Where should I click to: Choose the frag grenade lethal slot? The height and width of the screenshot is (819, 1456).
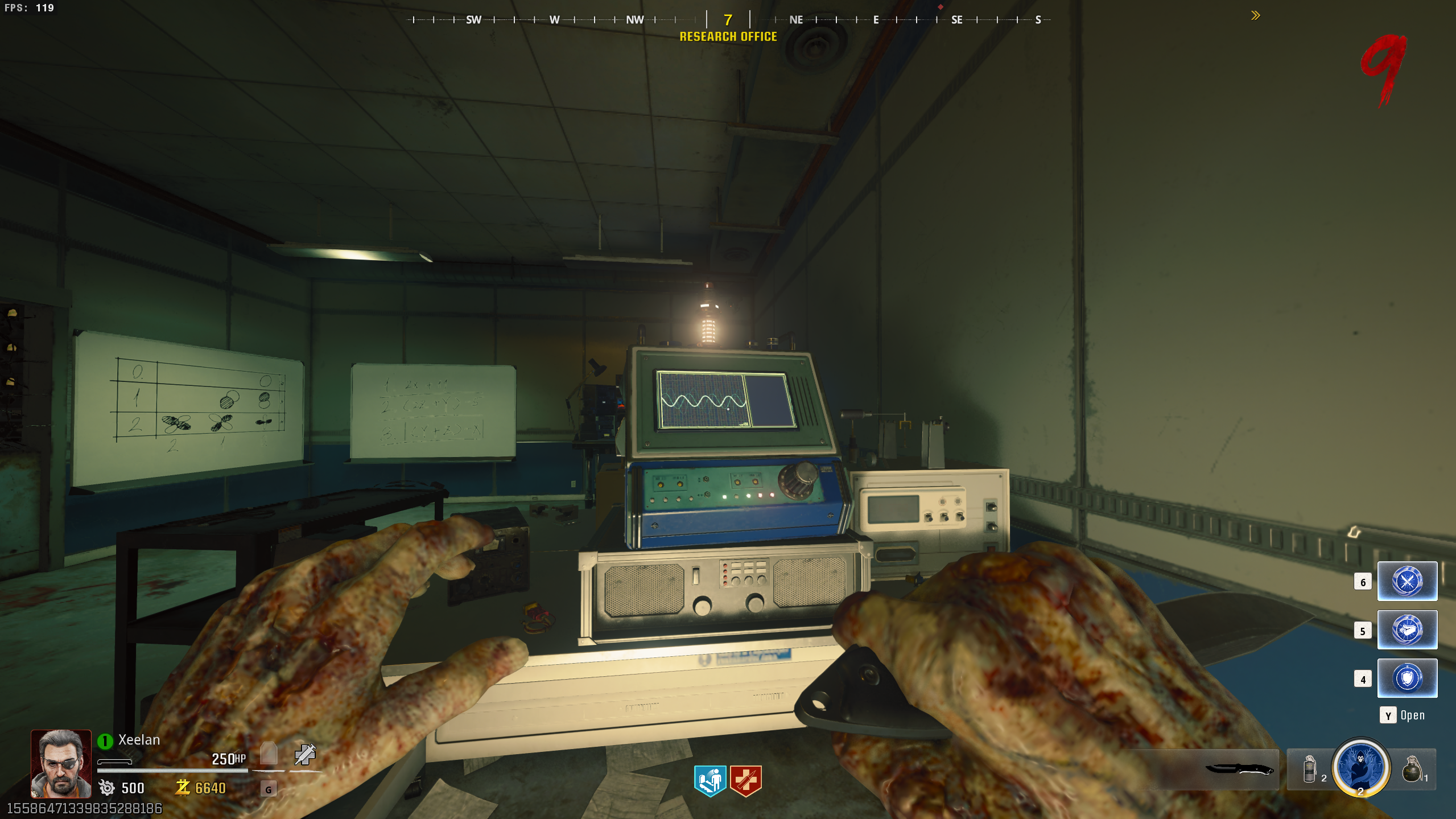(1412, 769)
